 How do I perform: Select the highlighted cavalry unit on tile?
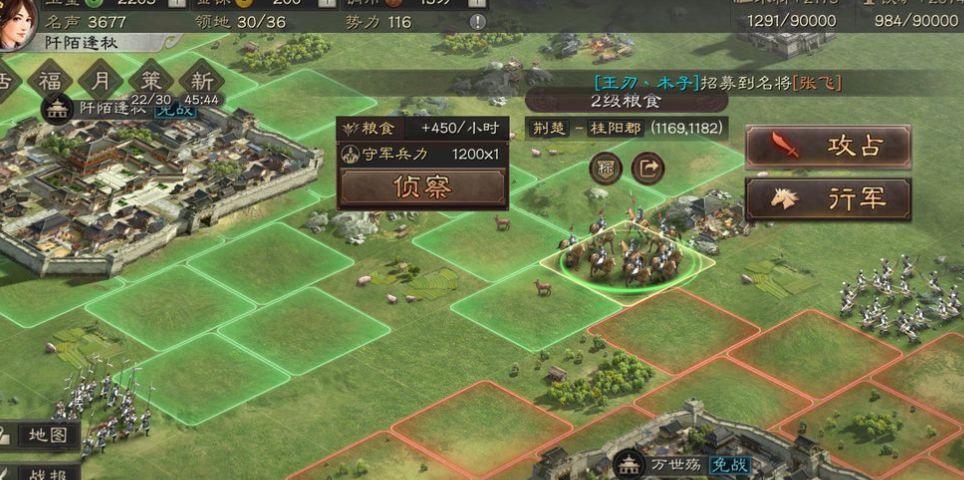coord(626,255)
